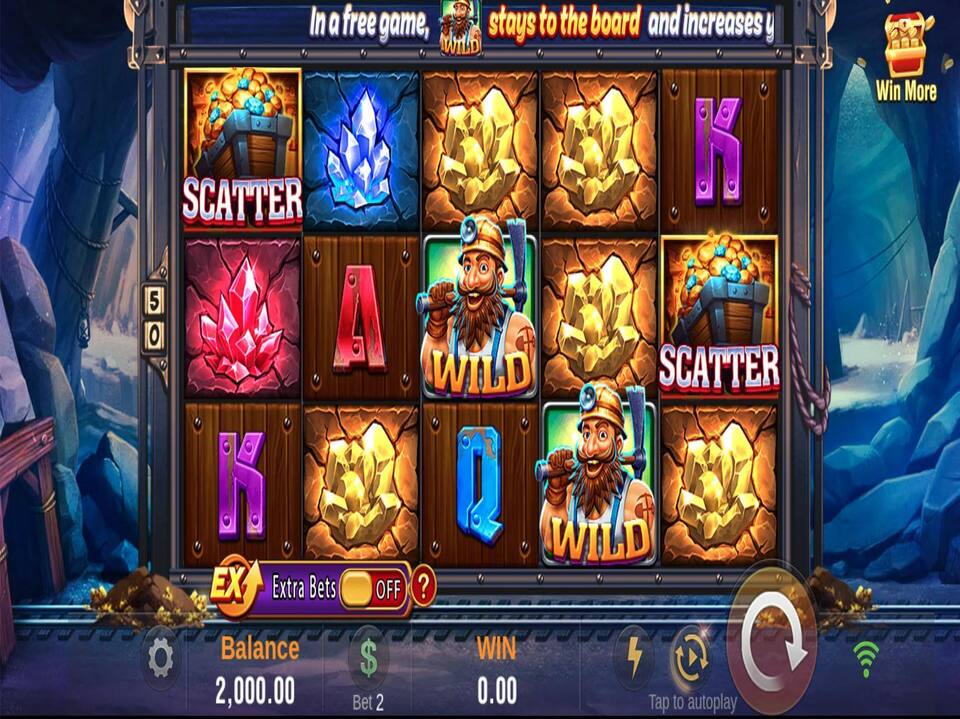Activate the lightning bolt turbo spin

[x=634, y=657]
